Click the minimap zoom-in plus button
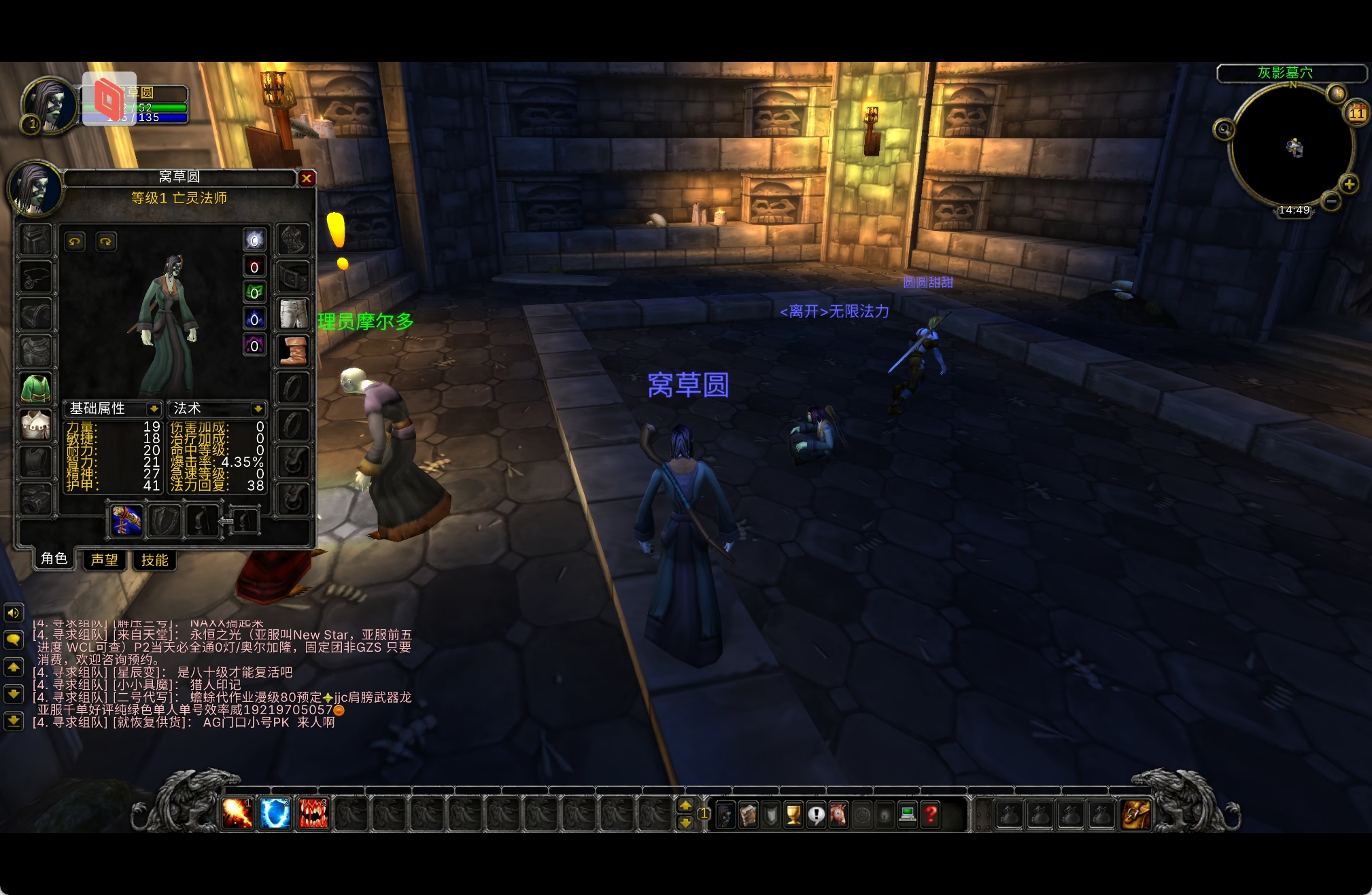Viewport: 1372px width, 895px height. coord(1349,183)
